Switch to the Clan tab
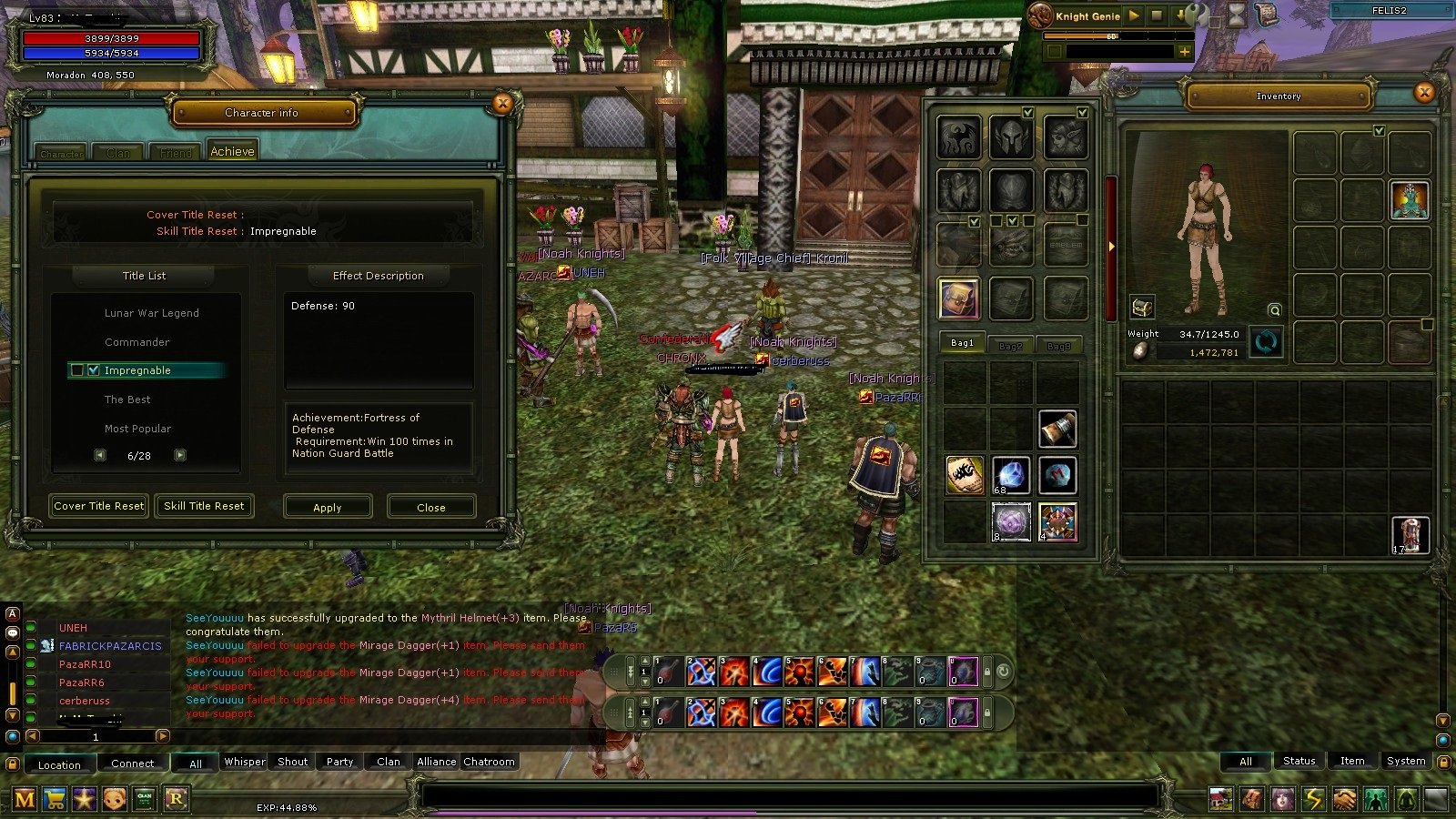 [118, 153]
